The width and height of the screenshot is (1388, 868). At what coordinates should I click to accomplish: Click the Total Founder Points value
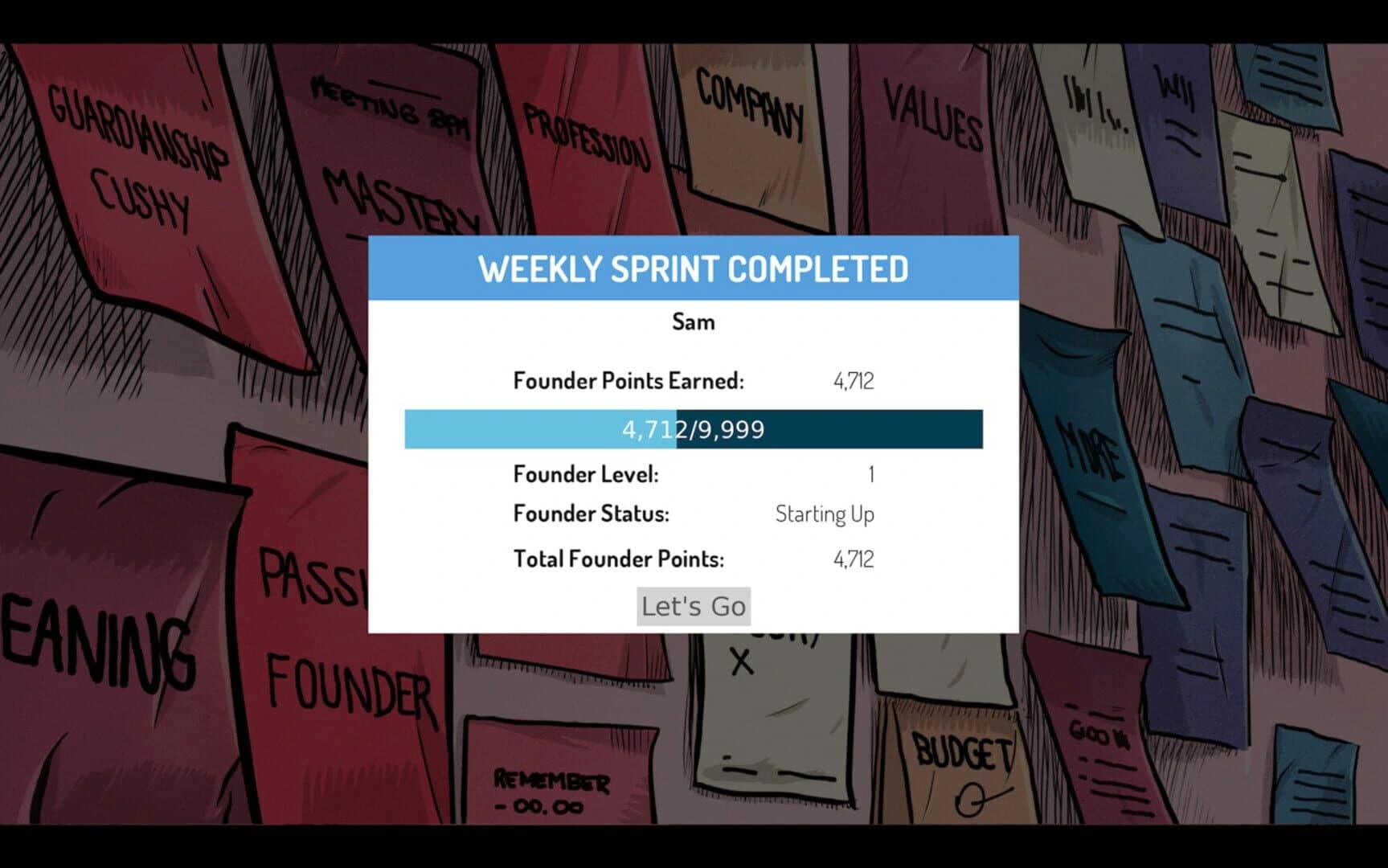coord(854,559)
